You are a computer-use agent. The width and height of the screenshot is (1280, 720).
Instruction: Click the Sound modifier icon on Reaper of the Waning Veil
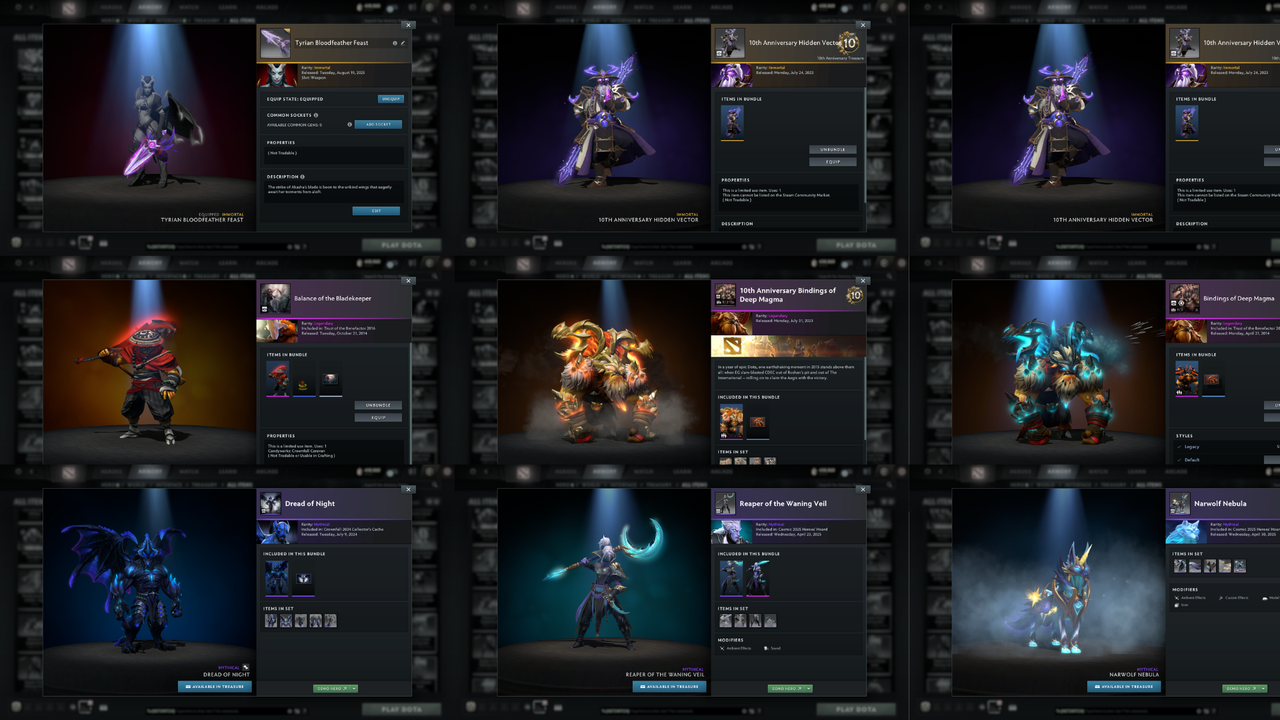tap(766, 648)
